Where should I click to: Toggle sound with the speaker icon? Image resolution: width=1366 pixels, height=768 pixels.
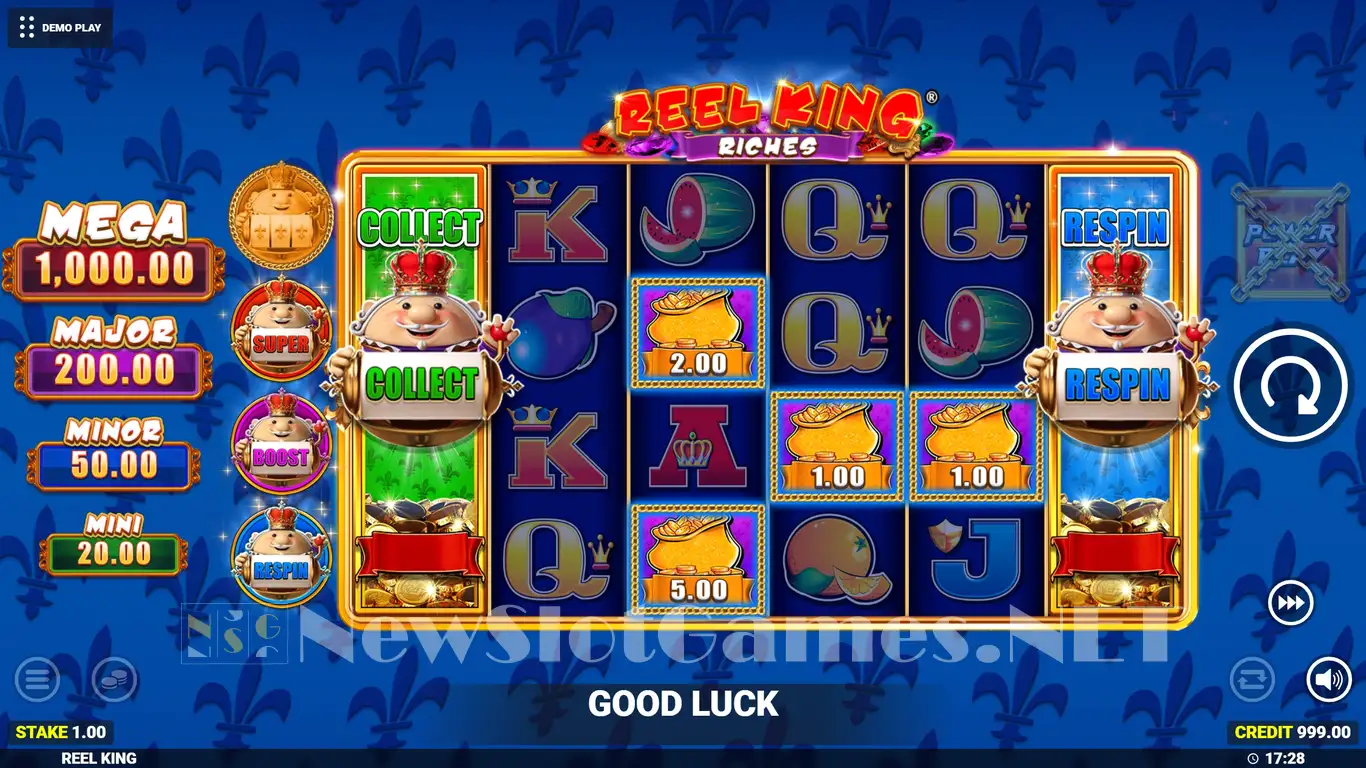(x=1328, y=680)
